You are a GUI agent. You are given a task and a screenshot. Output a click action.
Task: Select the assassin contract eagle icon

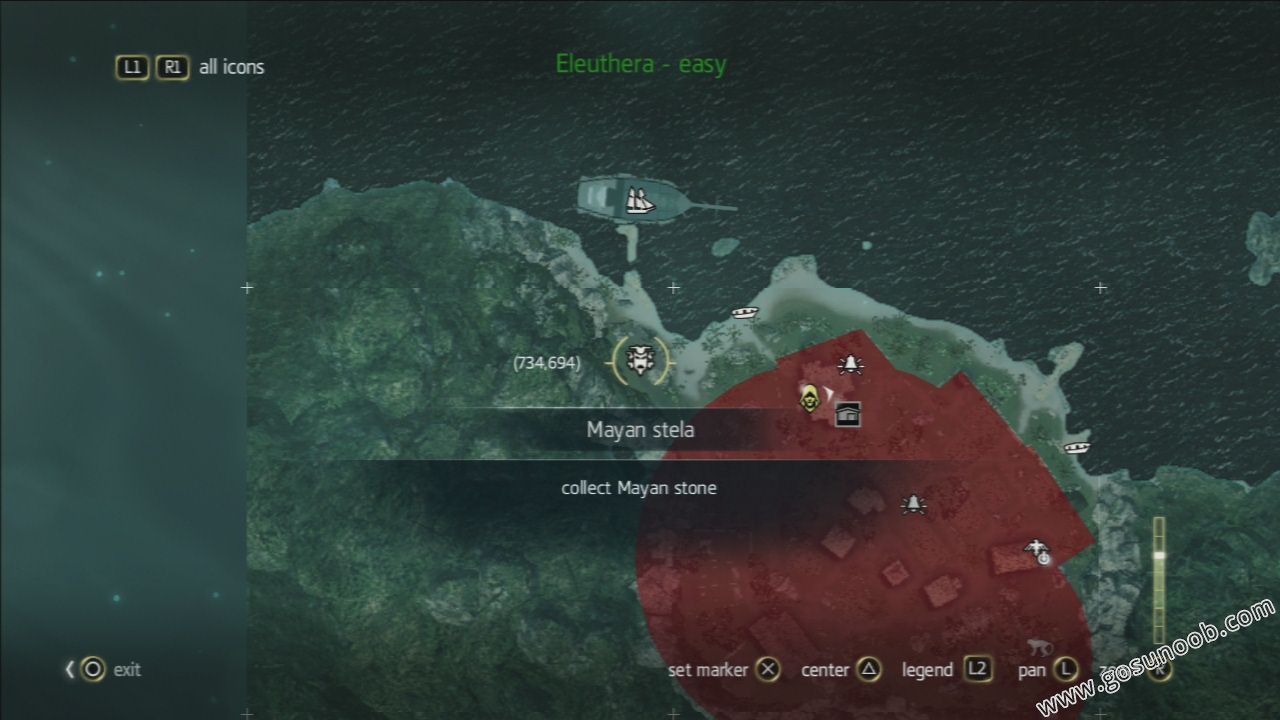point(1036,546)
